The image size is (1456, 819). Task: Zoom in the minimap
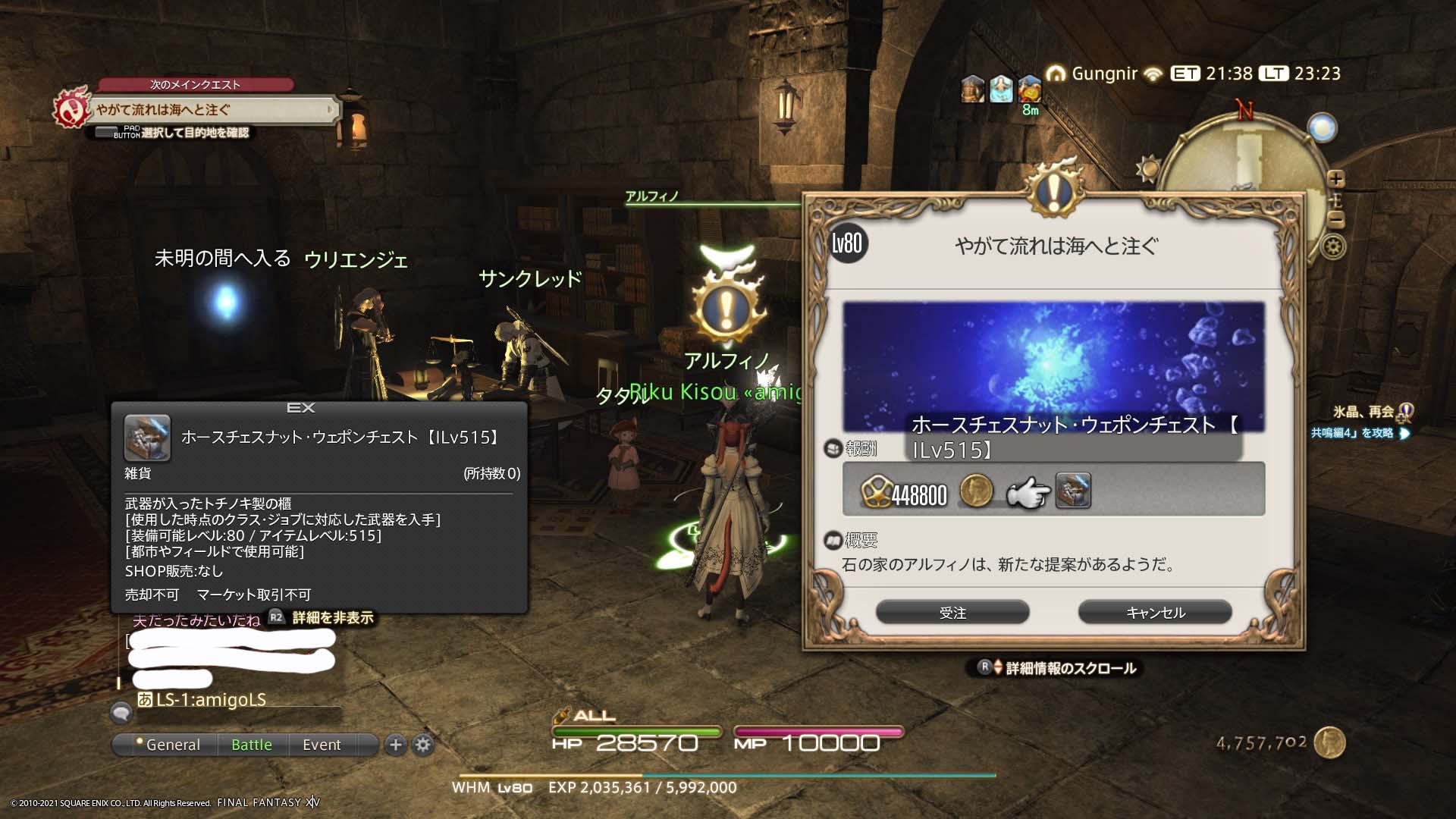click(1336, 179)
